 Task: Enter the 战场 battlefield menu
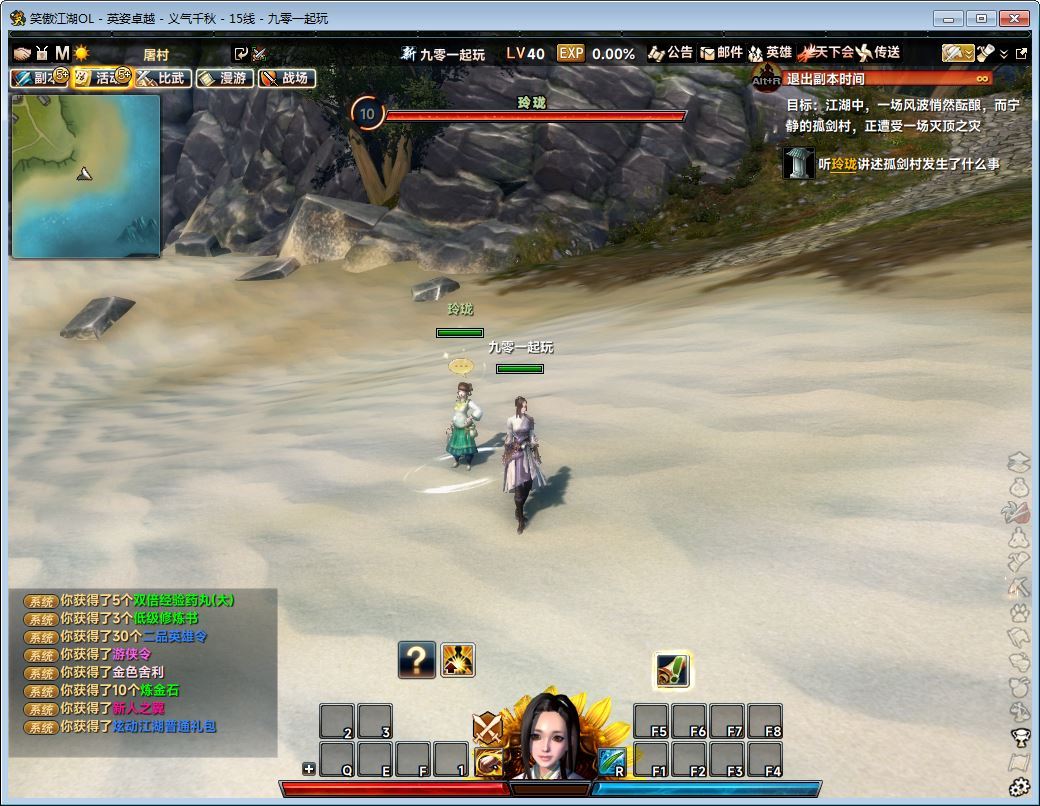286,78
